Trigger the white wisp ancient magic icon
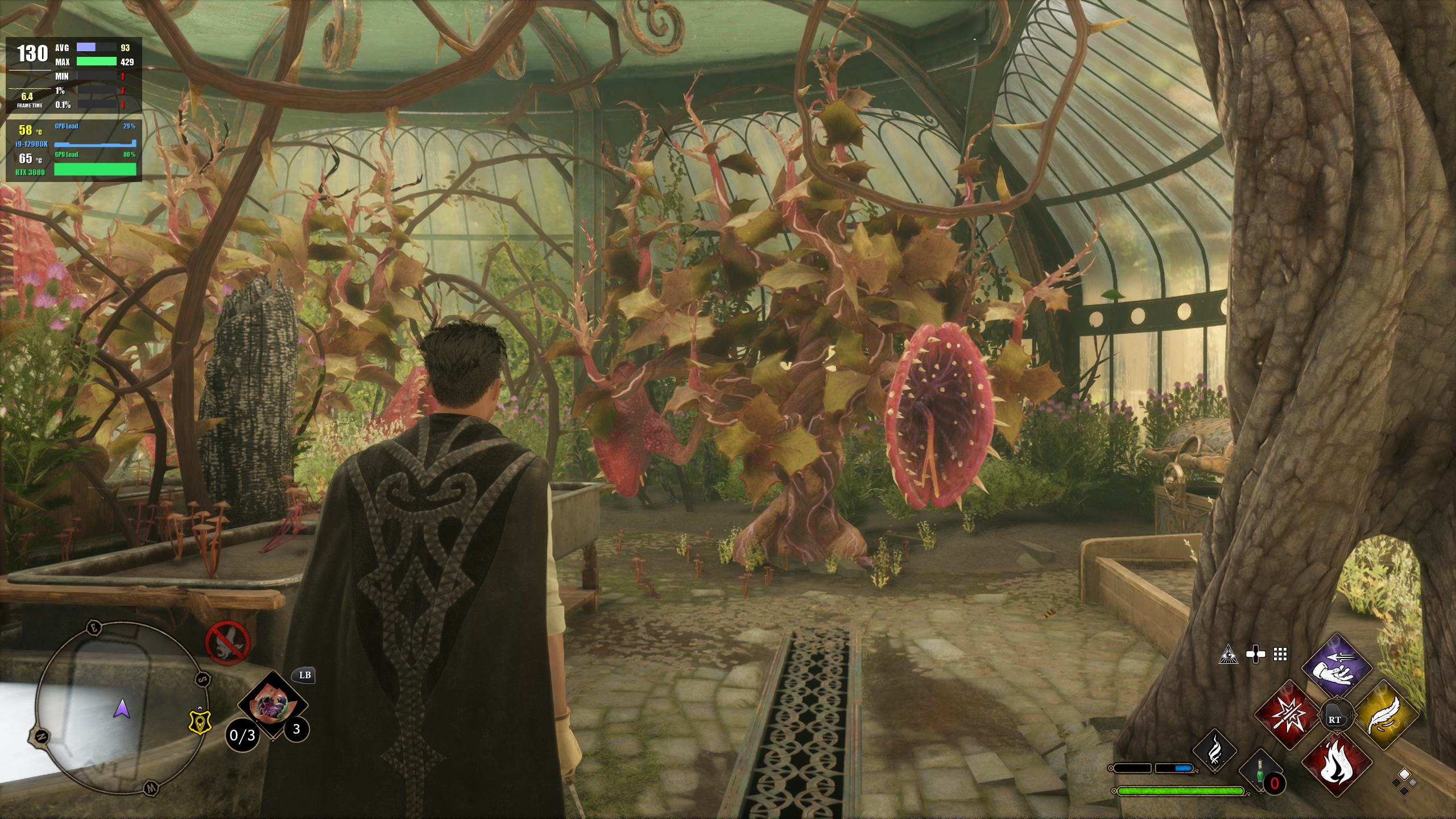1456x819 pixels. pyautogui.click(x=1215, y=750)
